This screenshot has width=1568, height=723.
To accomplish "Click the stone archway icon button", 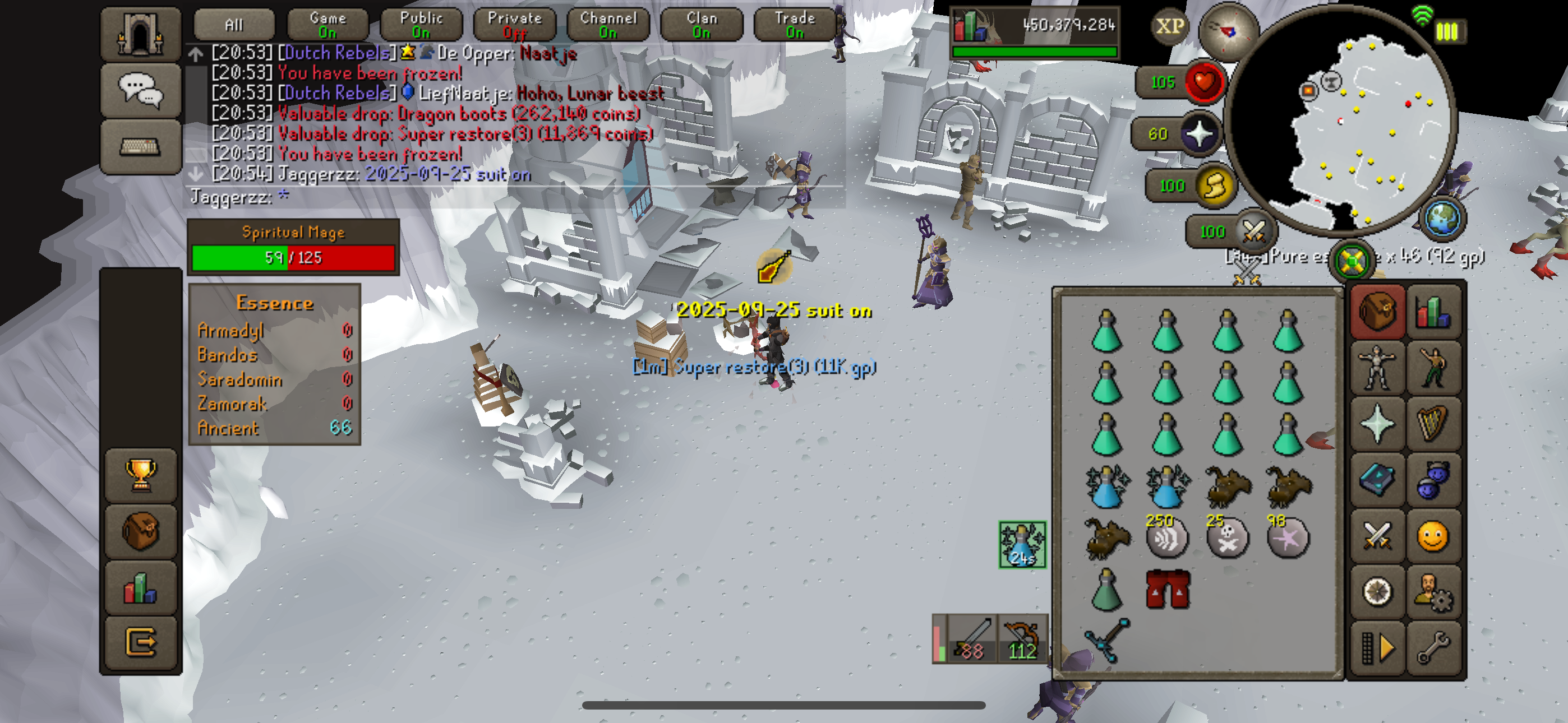I will [141, 34].
